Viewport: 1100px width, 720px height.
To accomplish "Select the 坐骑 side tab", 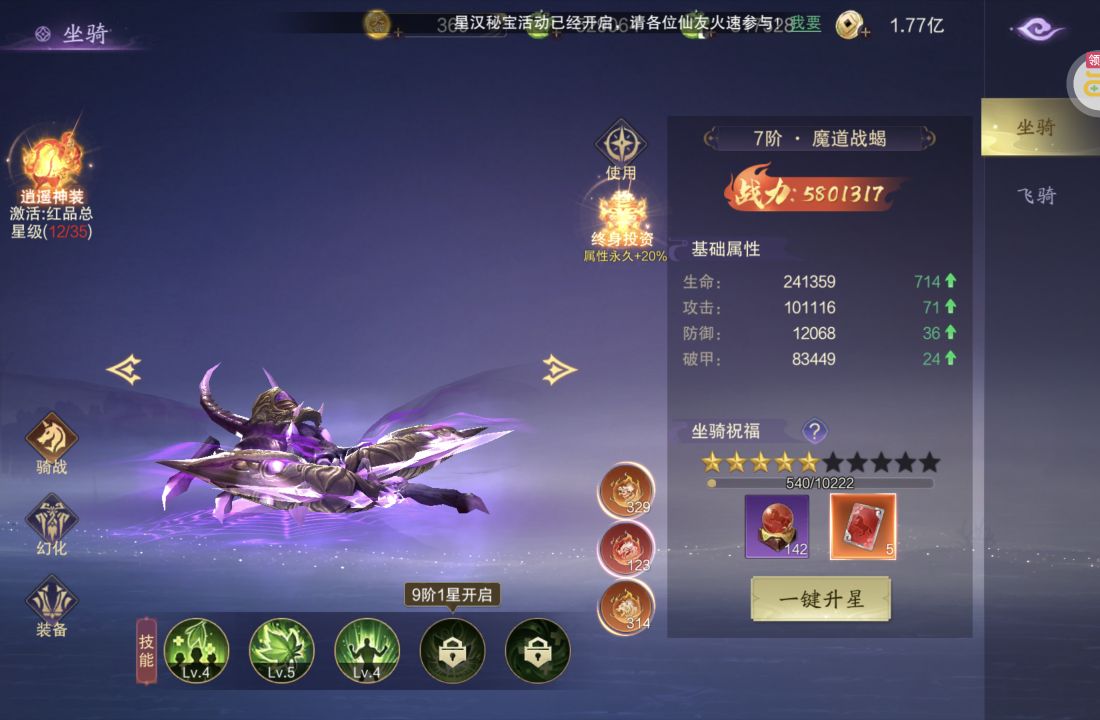I will pyautogui.click(x=1036, y=127).
